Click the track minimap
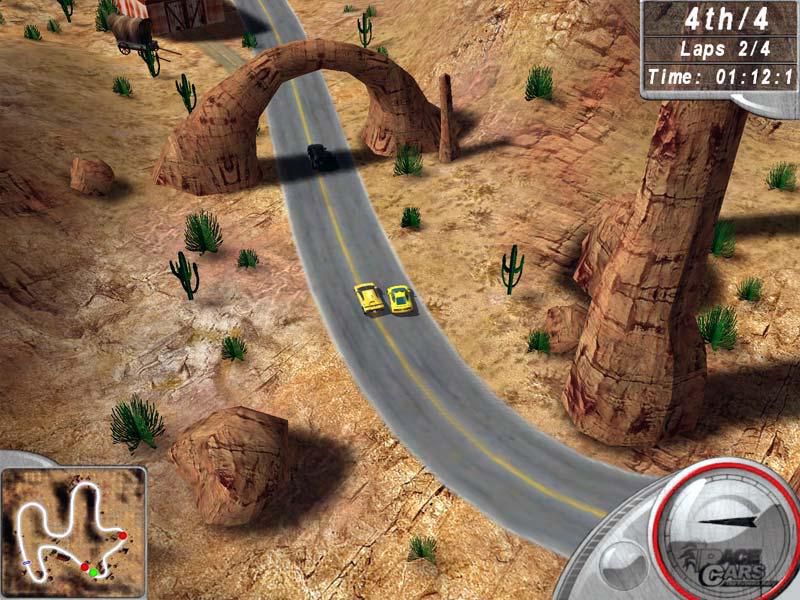The height and width of the screenshot is (600, 800). [73, 527]
